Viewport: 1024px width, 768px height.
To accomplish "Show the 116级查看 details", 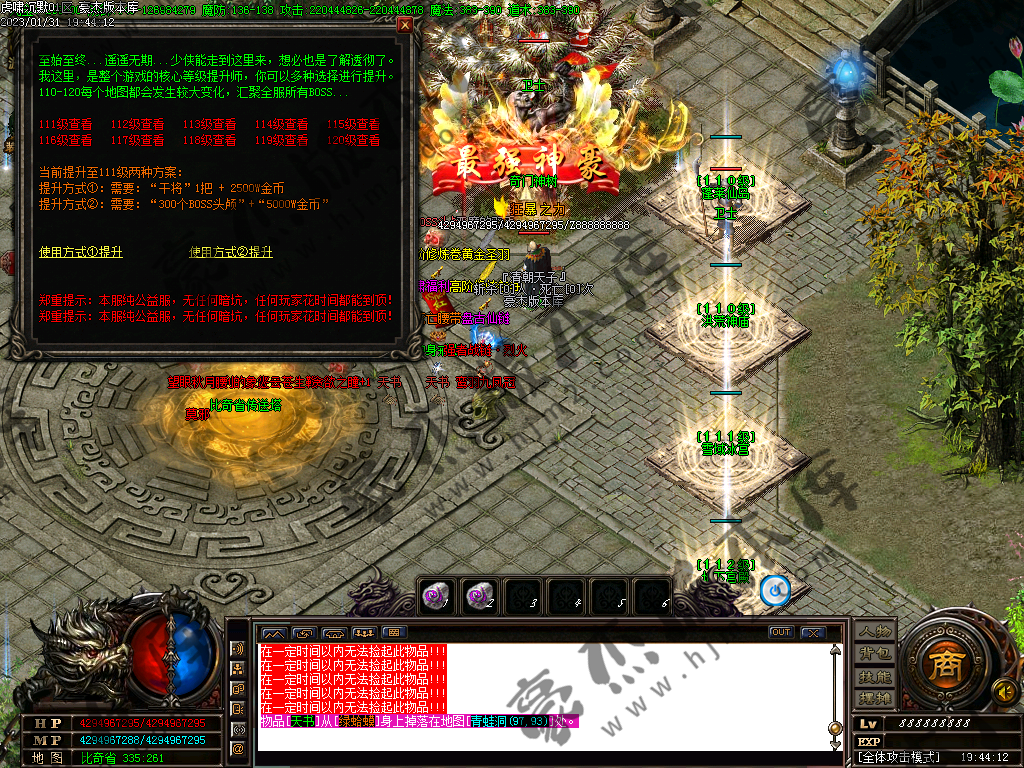I will pos(66,141).
